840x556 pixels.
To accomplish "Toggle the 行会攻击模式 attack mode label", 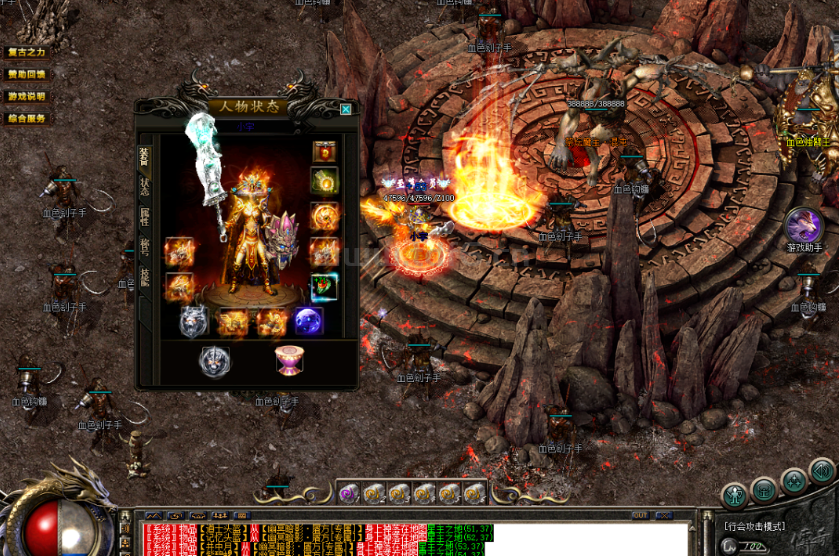I will 755,527.
